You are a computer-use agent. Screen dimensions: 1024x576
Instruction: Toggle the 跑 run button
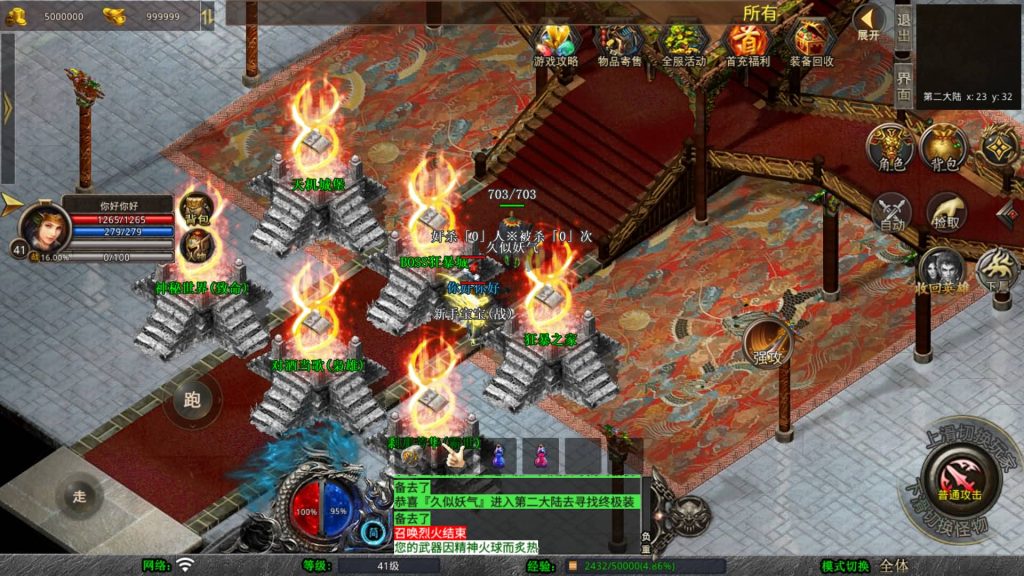pyautogui.click(x=192, y=401)
